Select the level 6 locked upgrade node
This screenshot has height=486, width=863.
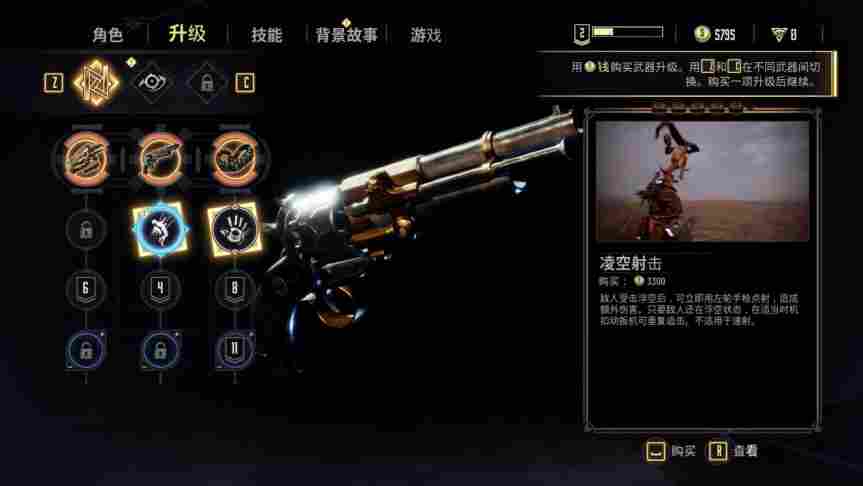85,290
